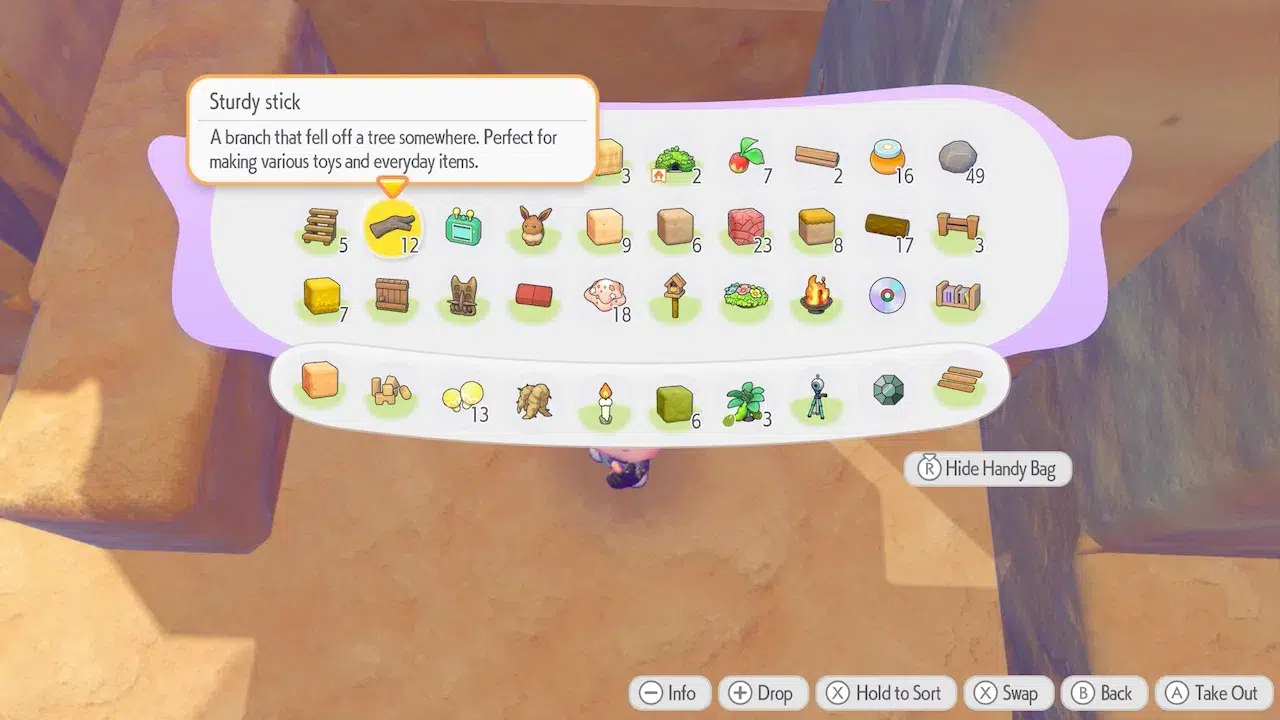Select the camera on tripod item
1280x720 pixels.
(x=816, y=398)
